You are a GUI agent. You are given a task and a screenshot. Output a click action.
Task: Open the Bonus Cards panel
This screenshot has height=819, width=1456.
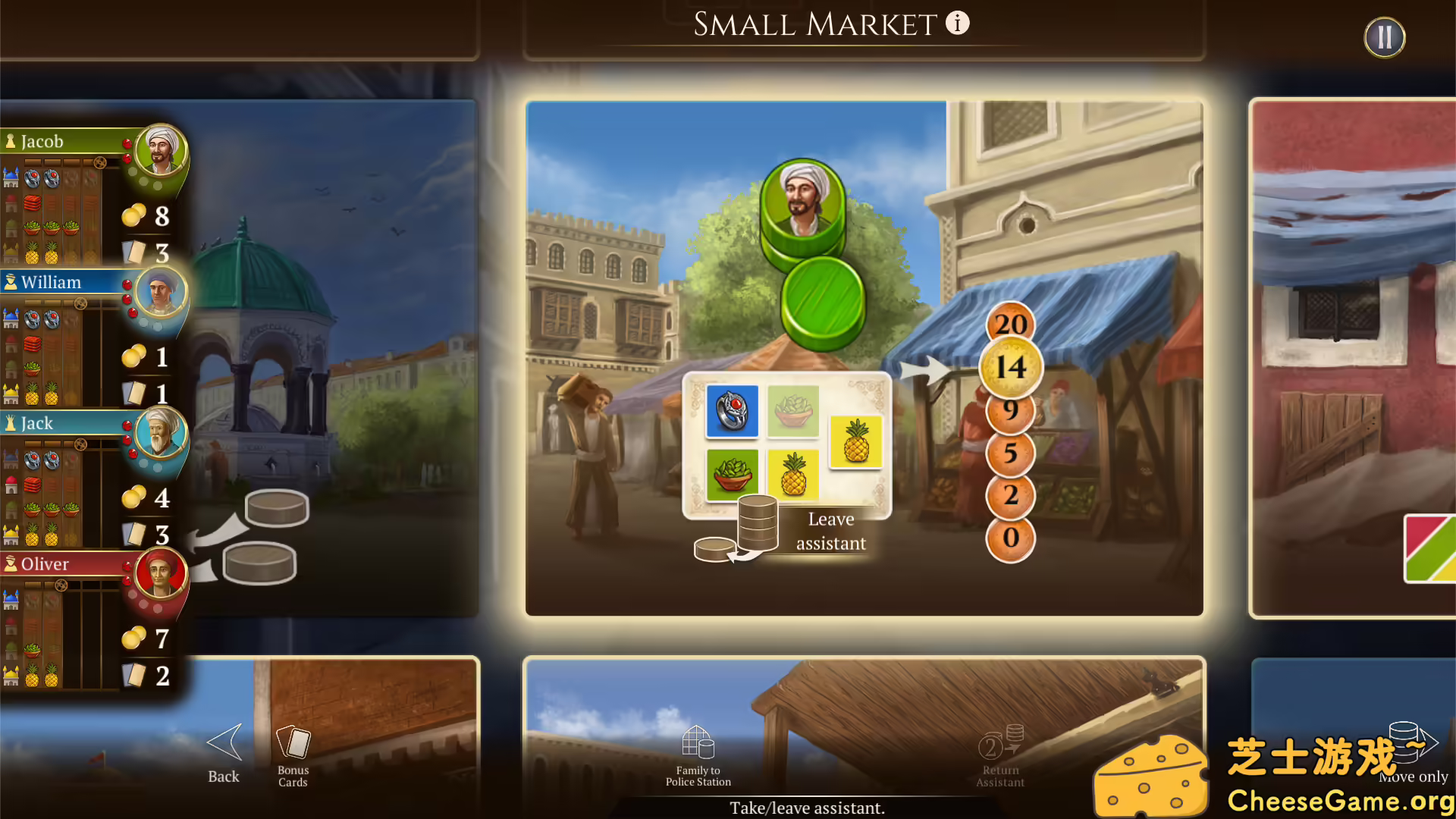click(293, 751)
